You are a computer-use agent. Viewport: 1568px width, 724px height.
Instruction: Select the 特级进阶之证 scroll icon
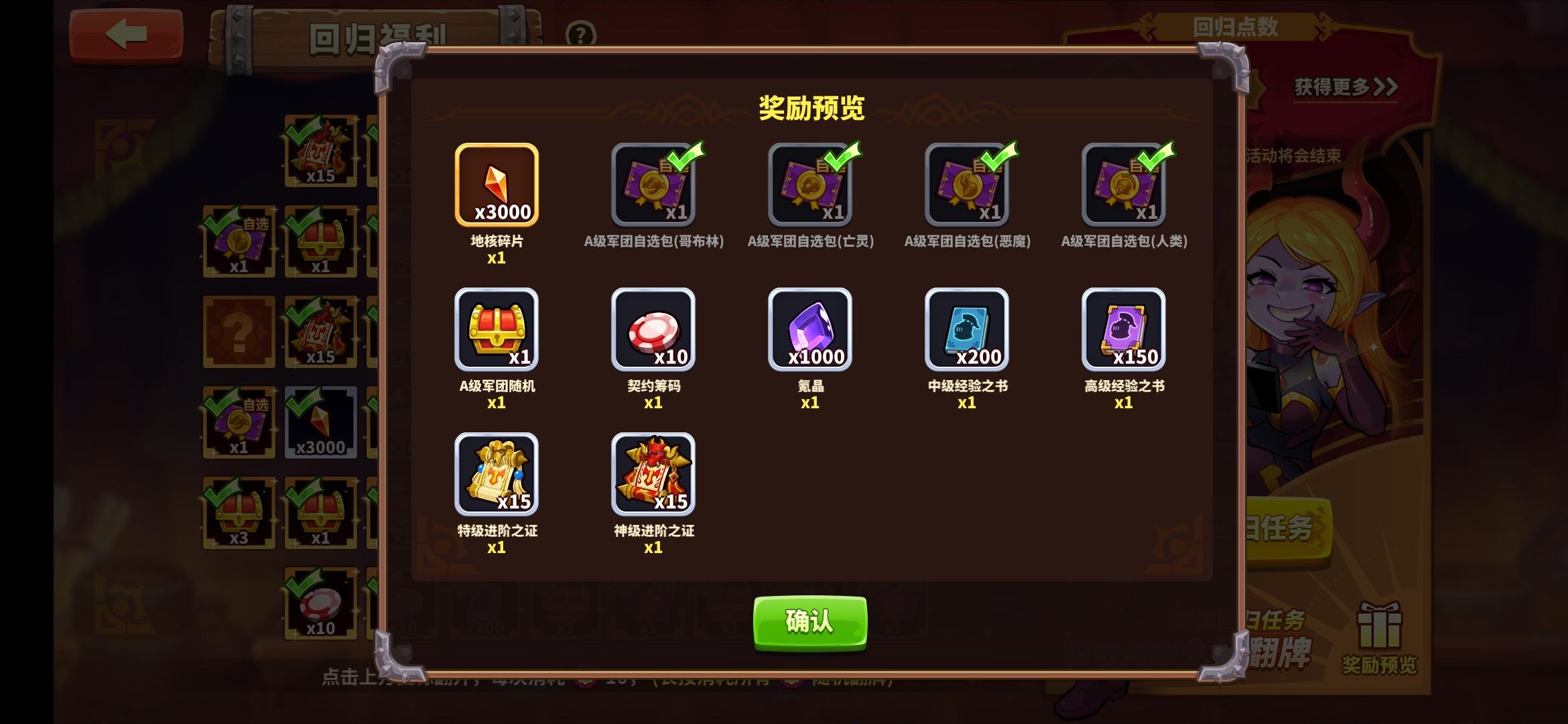(497, 476)
